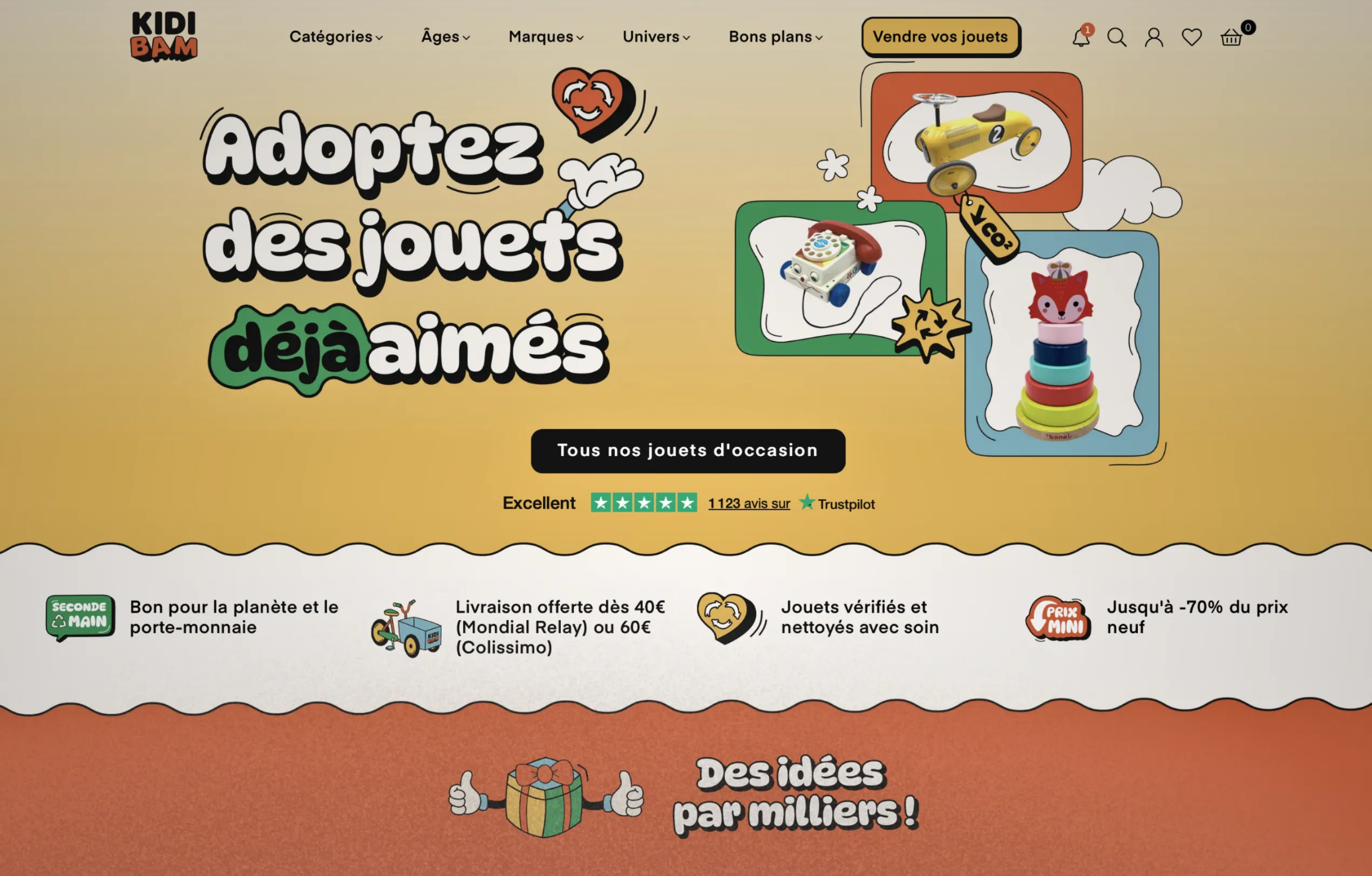Viewport: 1372px width, 876px height.
Task: Select the 'Seconde Main' green badge icon
Action: coord(79,618)
